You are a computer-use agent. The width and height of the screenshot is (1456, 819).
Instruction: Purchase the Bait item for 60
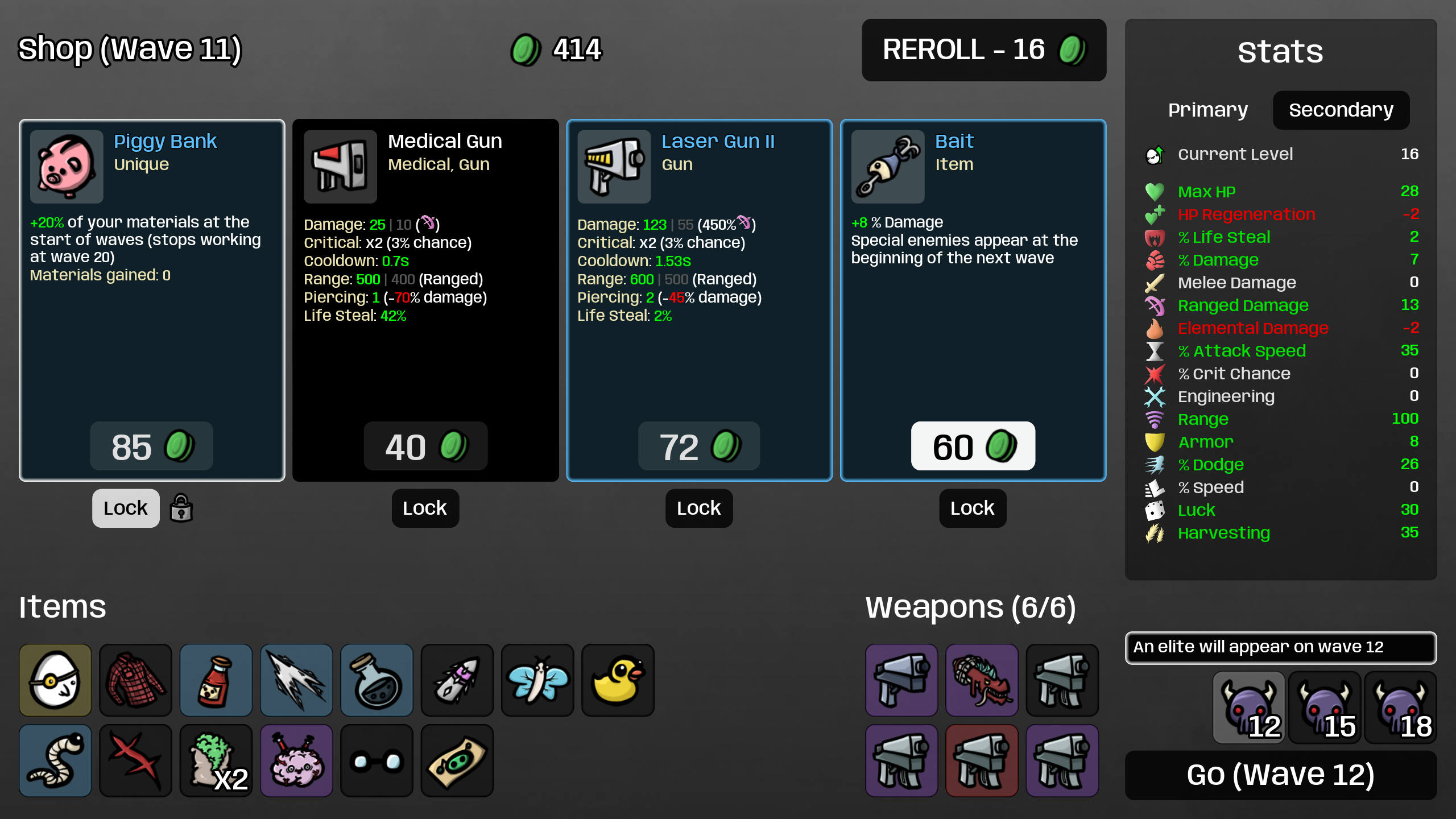point(973,446)
